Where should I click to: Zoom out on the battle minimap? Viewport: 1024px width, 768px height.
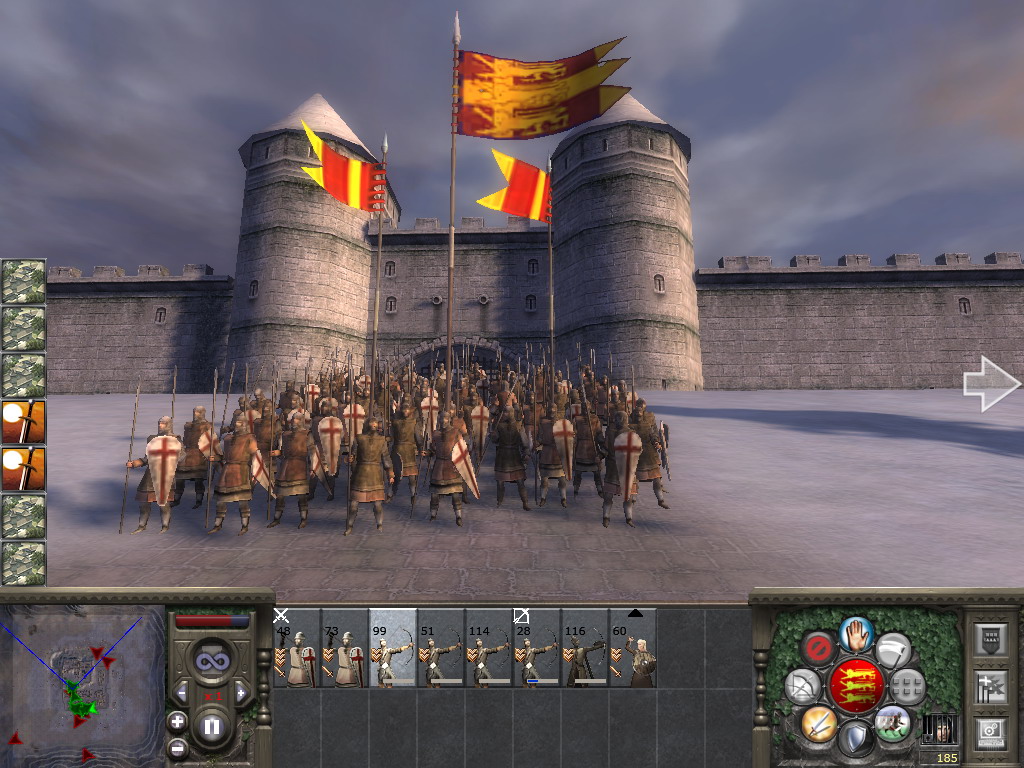click(177, 746)
